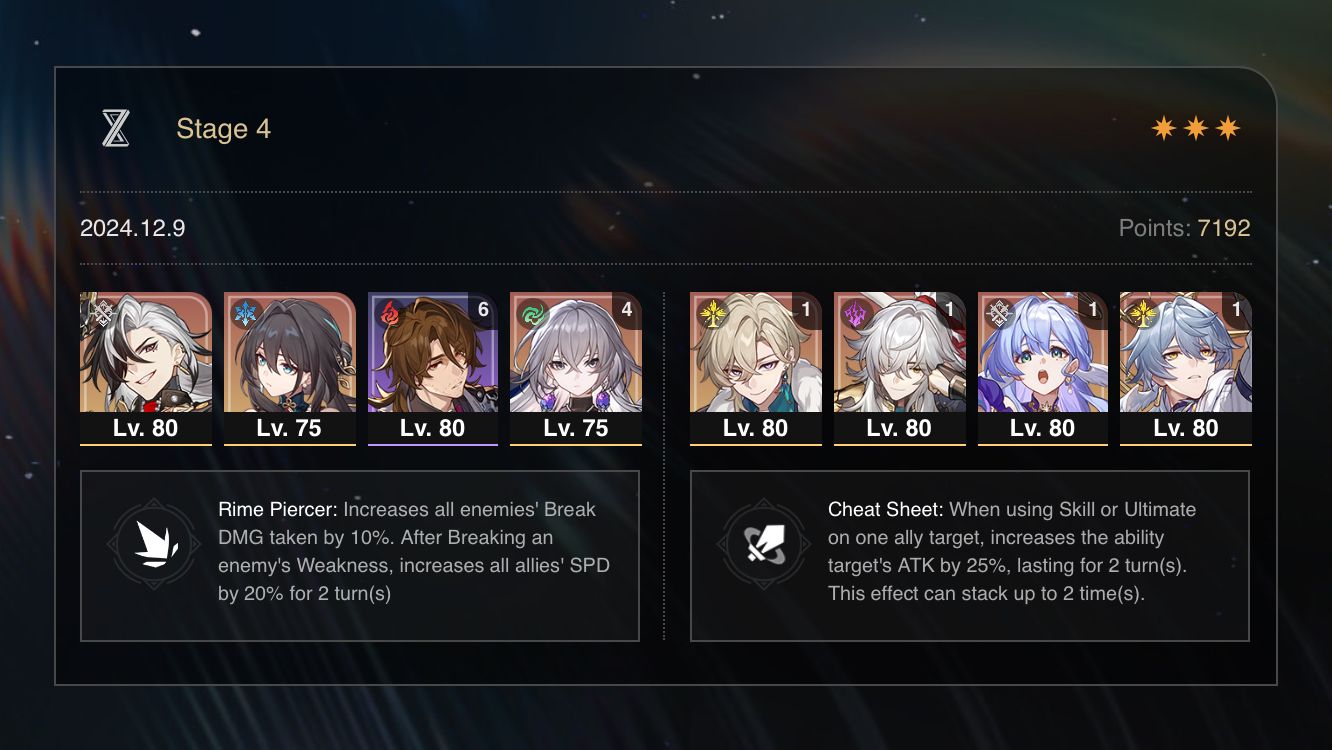Click Bronya's eidolon count badge showing 4
This screenshot has width=1332, height=750.
click(628, 309)
